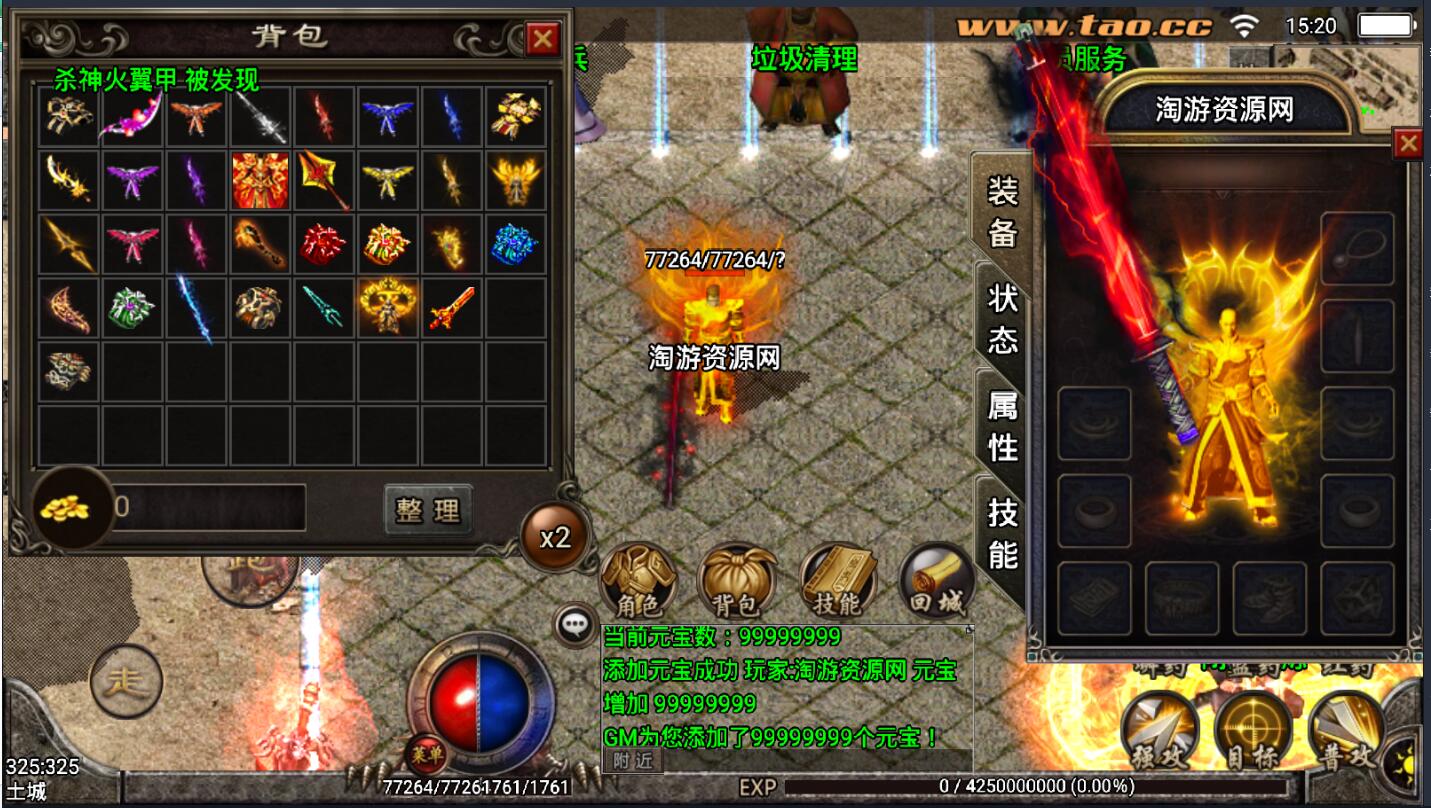
Task: Select the teal trident weapon slot
Action: coord(324,308)
